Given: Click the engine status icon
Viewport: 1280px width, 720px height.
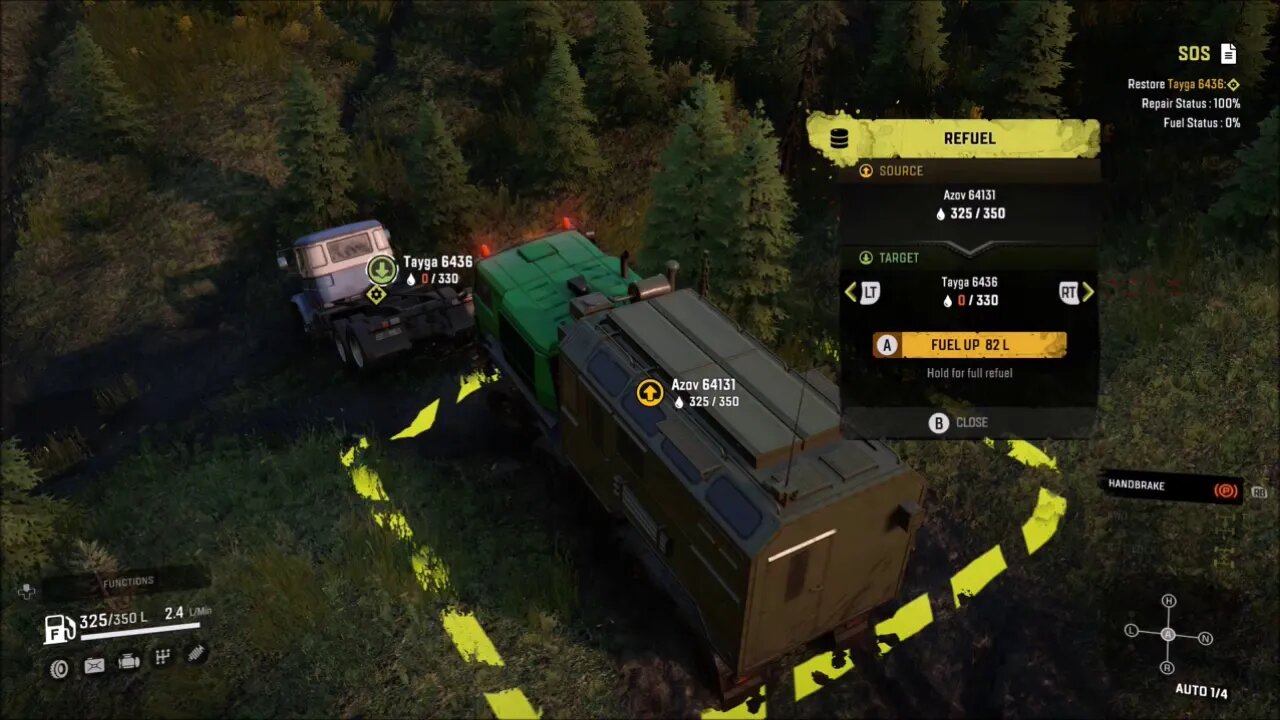Looking at the screenshot, I should (128, 661).
